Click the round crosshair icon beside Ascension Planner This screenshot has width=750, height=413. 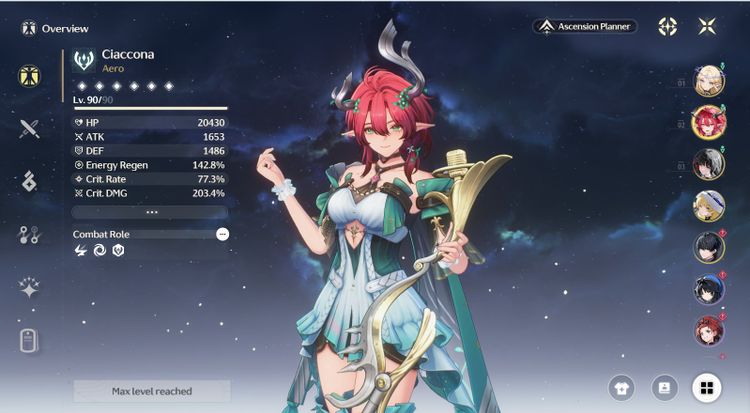click(667, 26)
